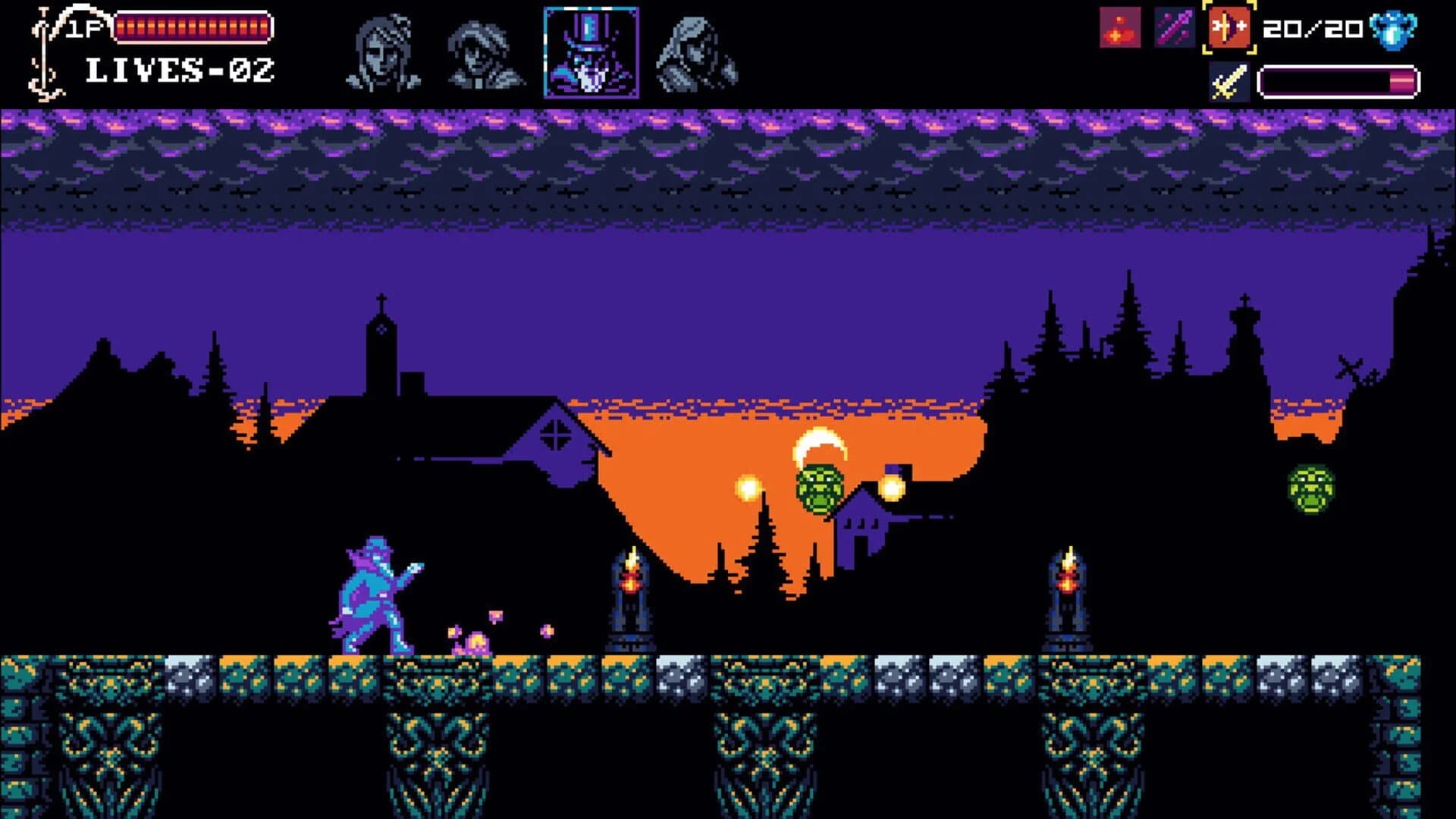The image size is (1456, 819).
Task: Select the top-hat character portrait
Action: click(590, 53)
